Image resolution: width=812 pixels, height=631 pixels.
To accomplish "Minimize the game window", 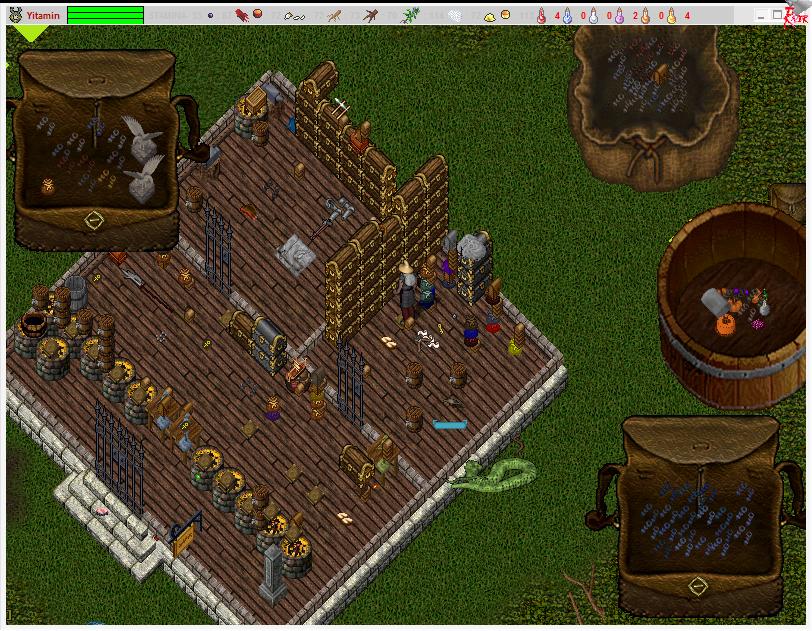I will (x=763, y=15).
